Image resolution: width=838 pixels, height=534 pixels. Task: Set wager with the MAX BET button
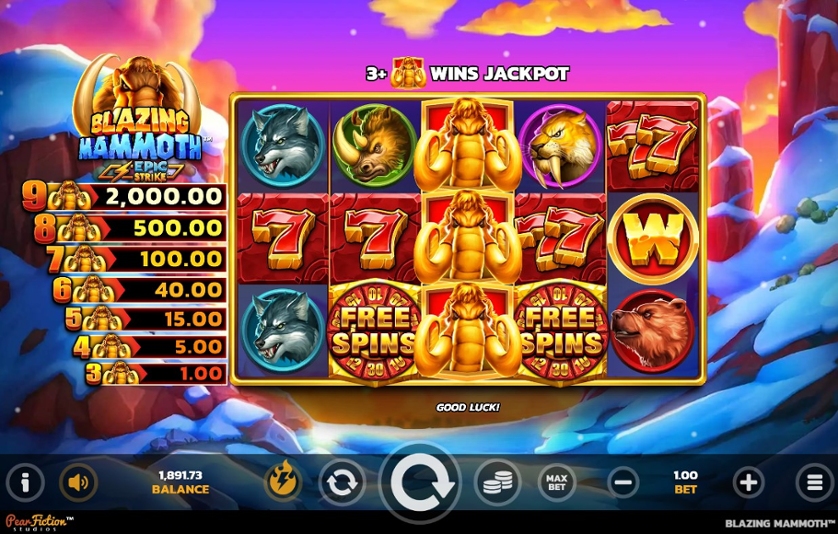tap(557, 483)
